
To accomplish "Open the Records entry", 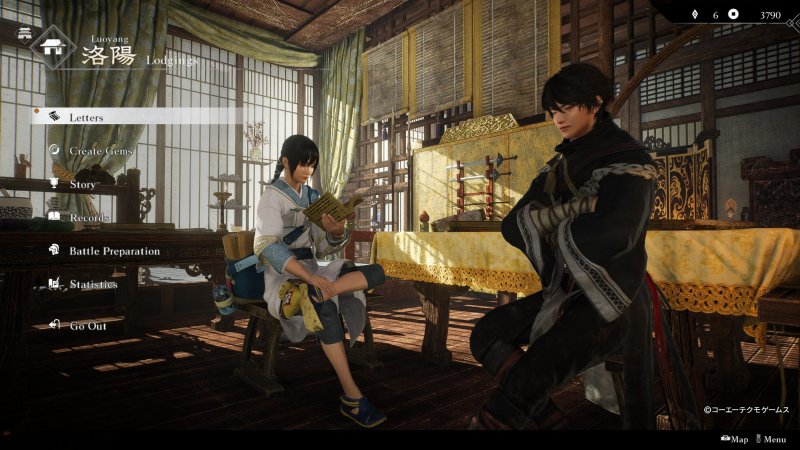I will coord(89,217).
